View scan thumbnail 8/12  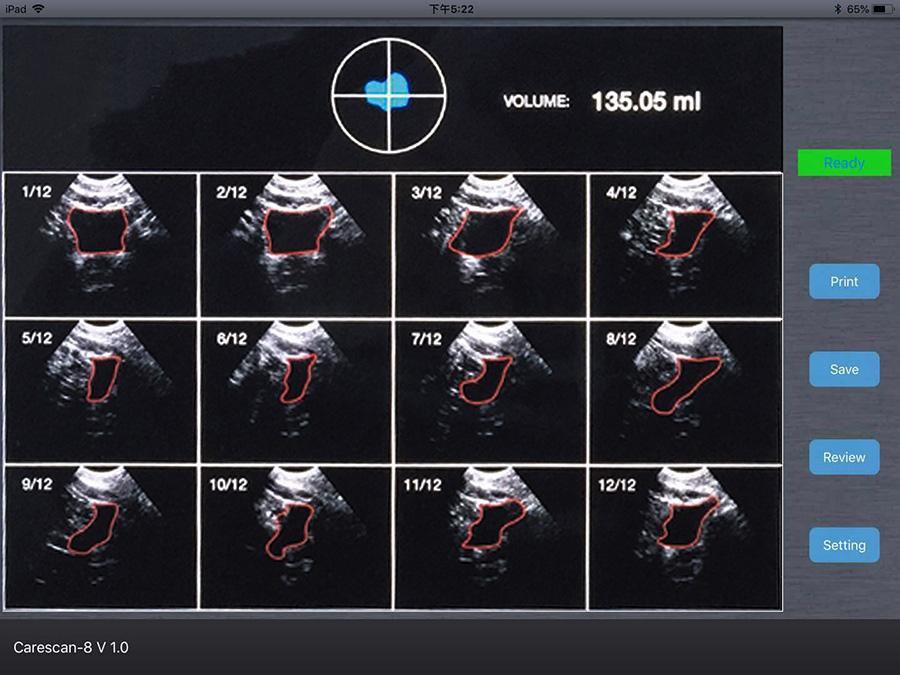pos(685,390)
